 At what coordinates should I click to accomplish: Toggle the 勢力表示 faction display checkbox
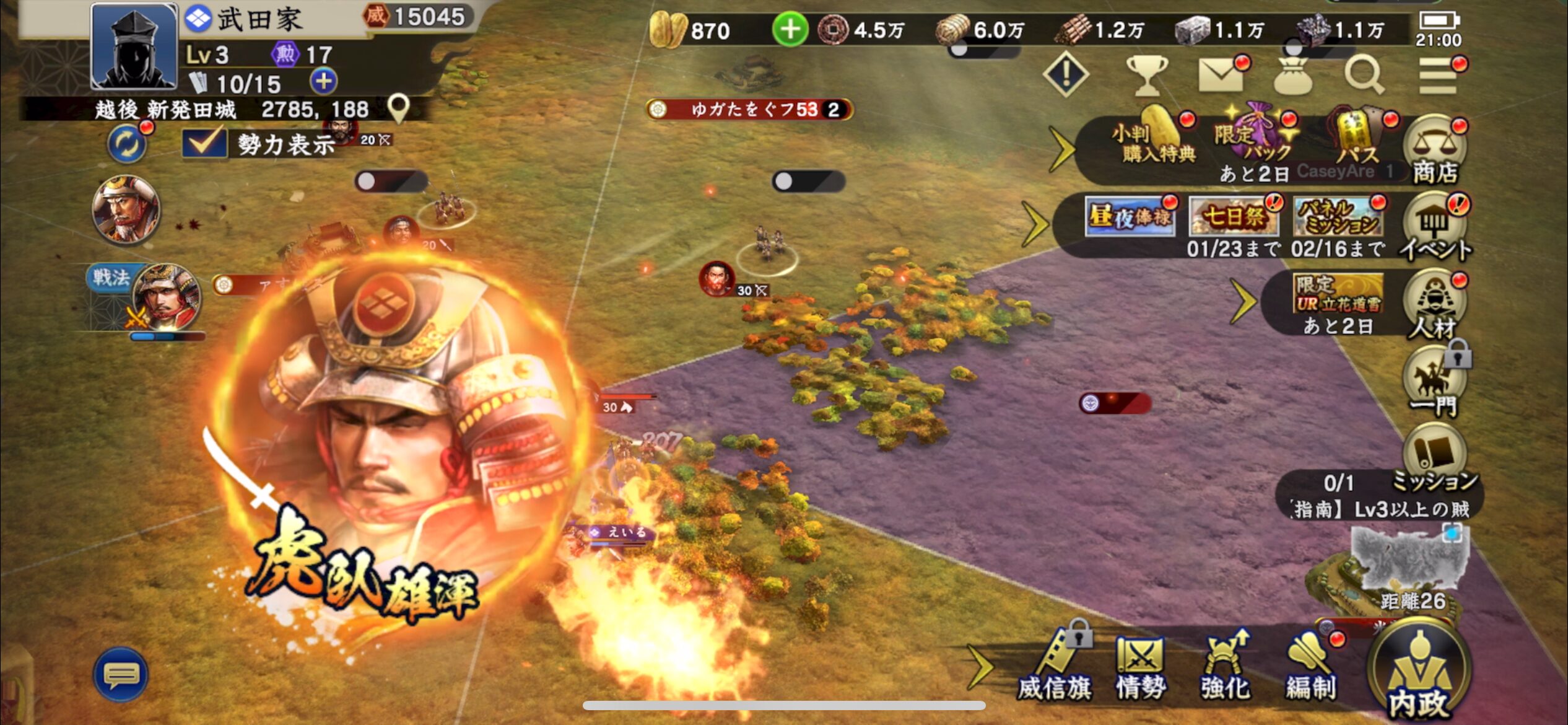point(204,143)
